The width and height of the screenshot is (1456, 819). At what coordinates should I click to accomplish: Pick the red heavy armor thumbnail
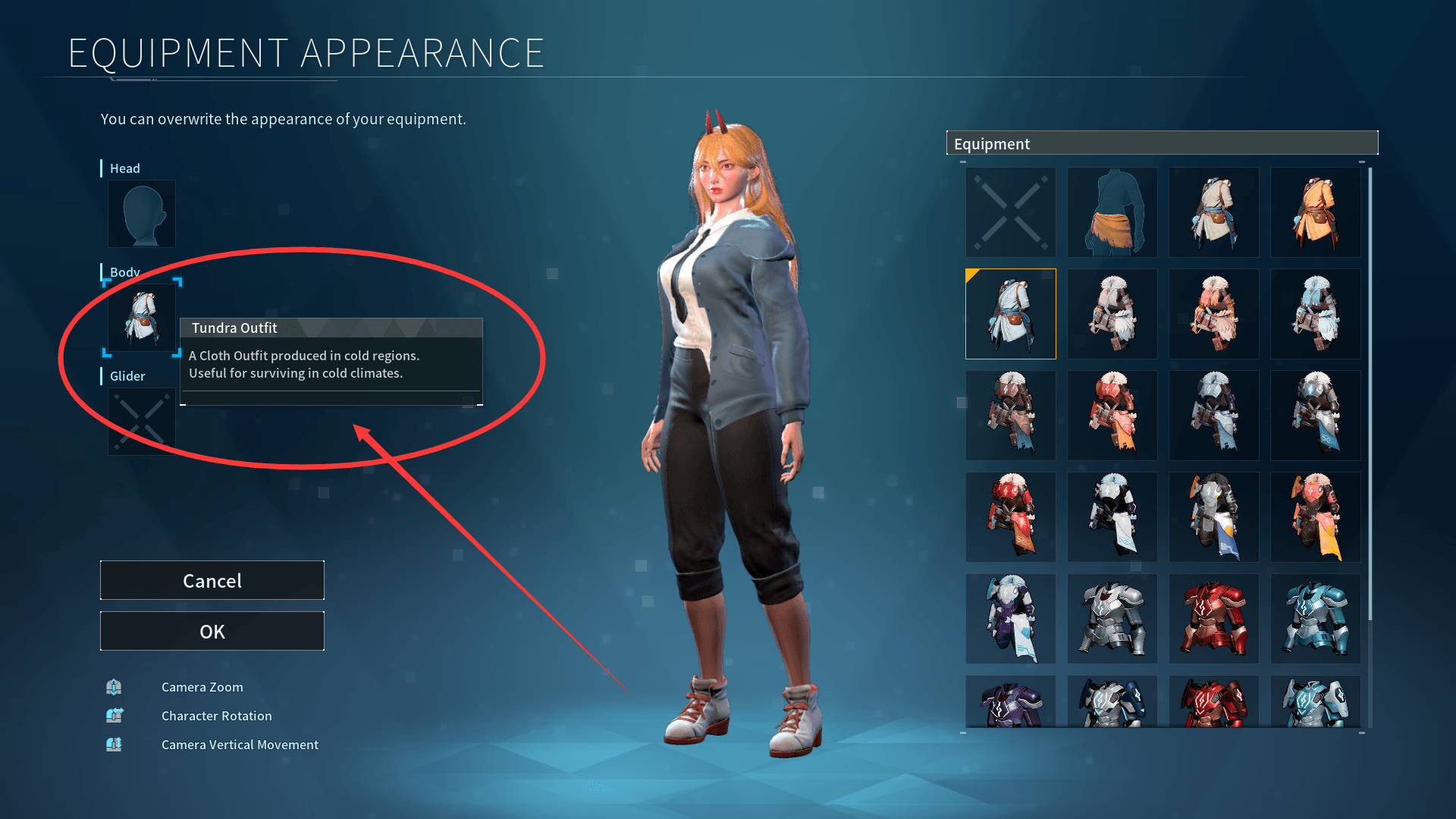(1213, 618)
